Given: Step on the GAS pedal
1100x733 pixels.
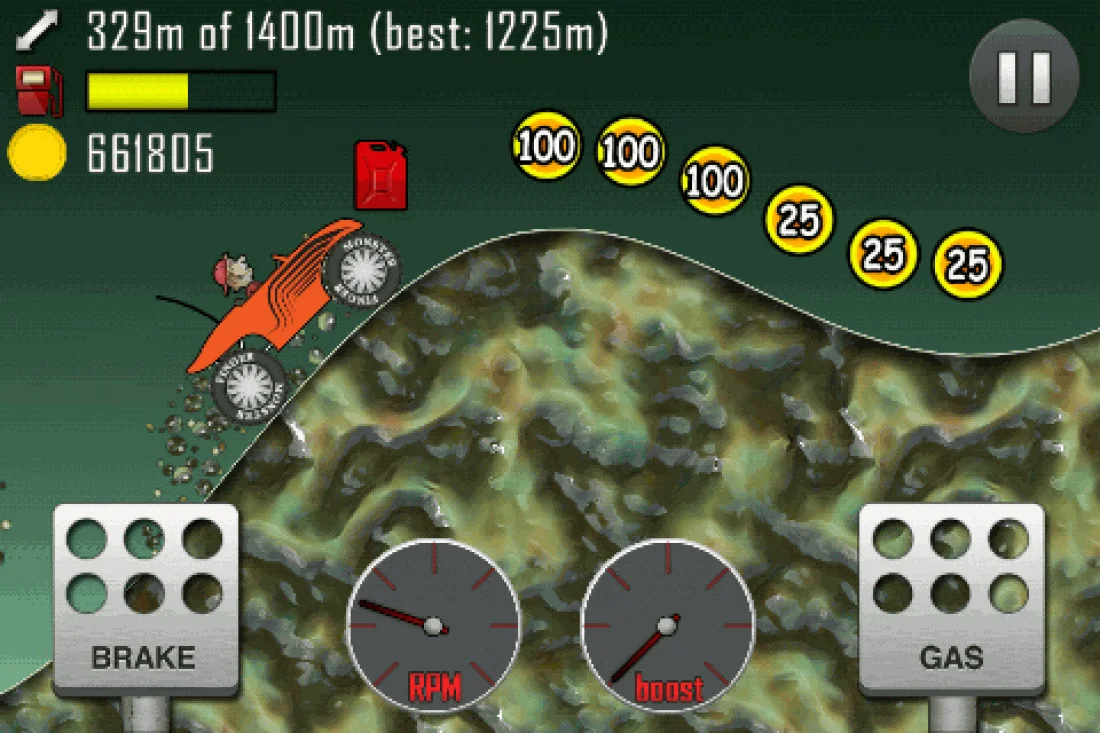Looking at the screenshot, I should pyautogui.click(x=951, y=600).
